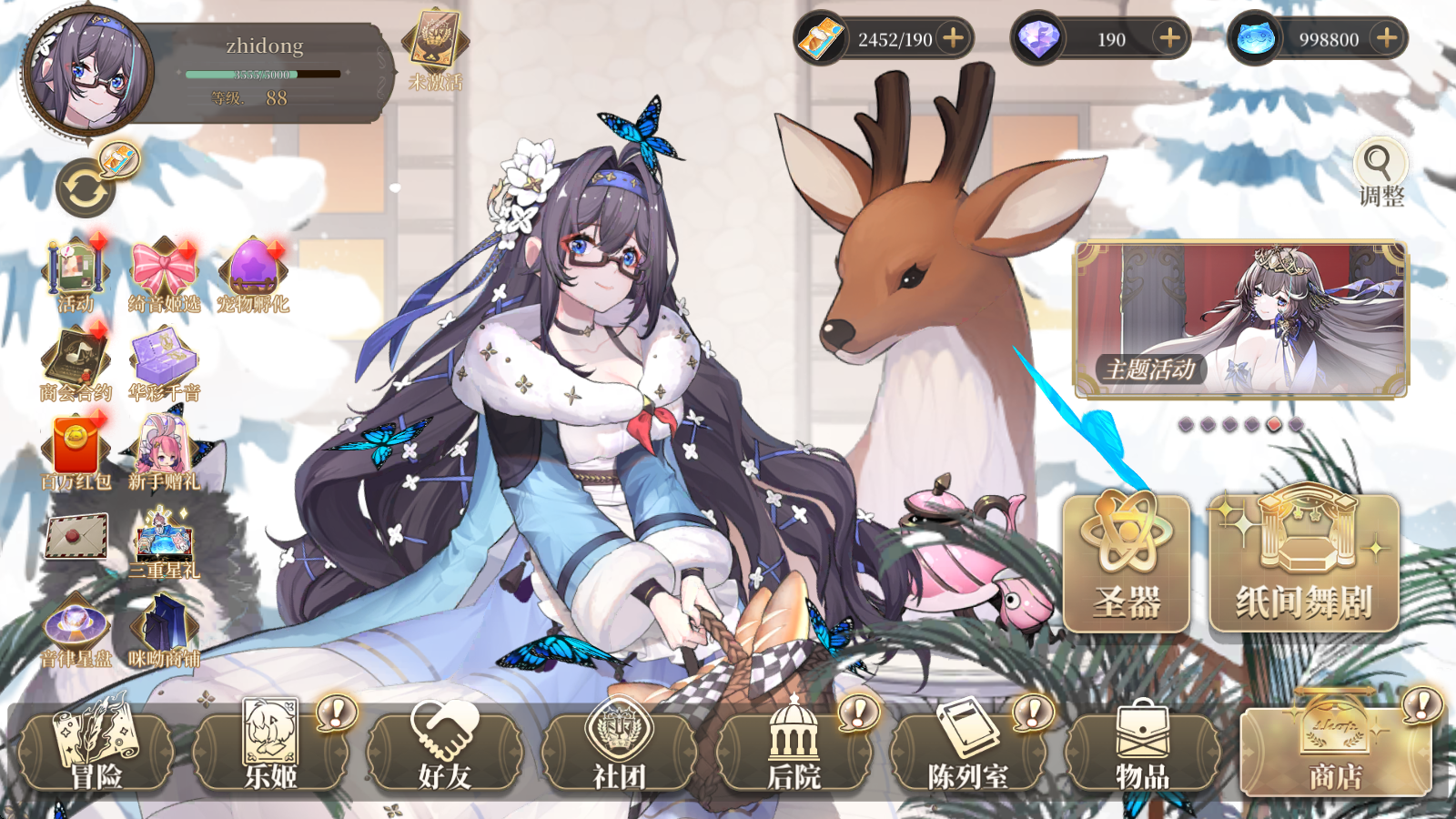Open the 物品 items bag
The width and height of the screenshot is (1456, 819).
point(1143,751)
